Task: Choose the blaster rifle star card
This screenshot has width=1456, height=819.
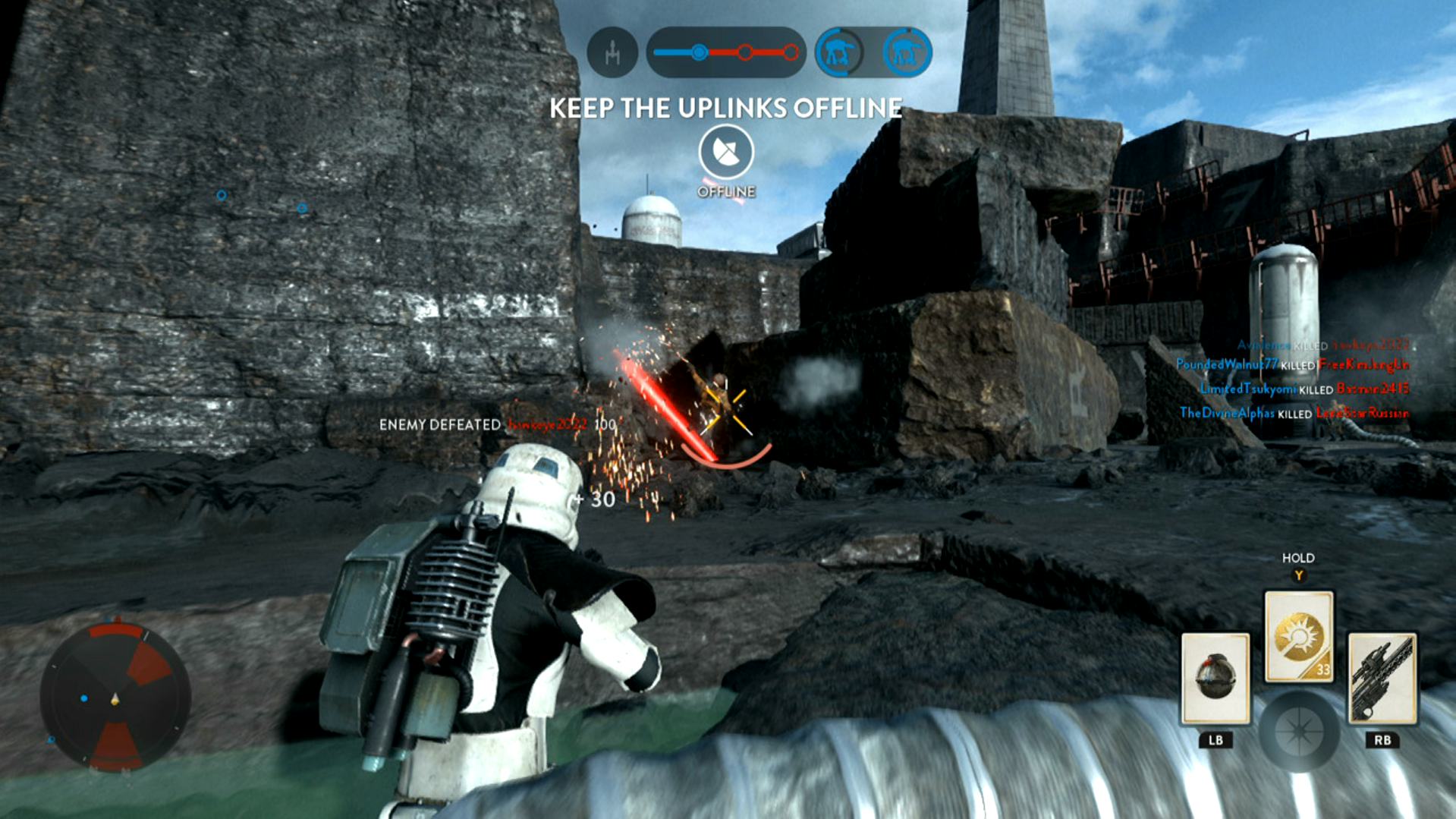Action: [1381, 678]
